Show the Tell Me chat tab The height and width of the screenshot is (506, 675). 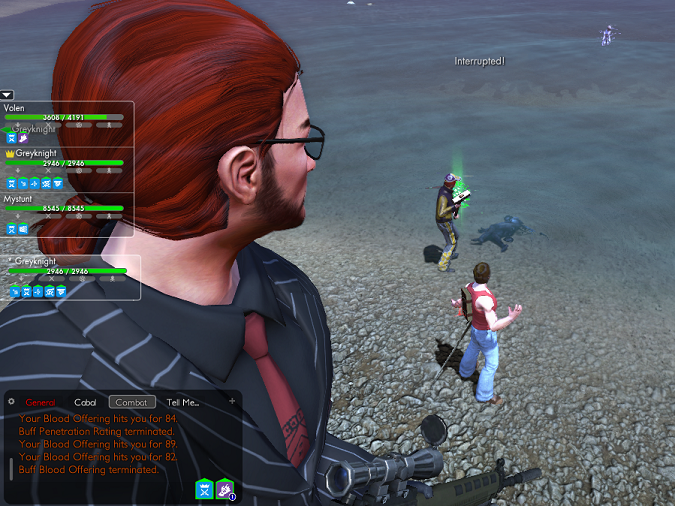[183, 402]
